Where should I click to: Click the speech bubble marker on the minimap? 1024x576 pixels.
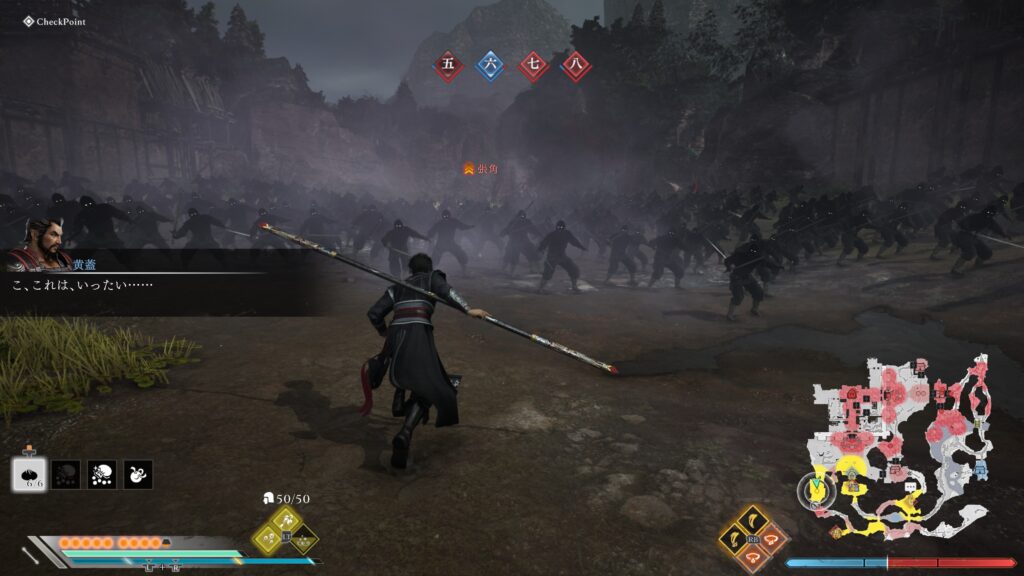coord(911,486)
